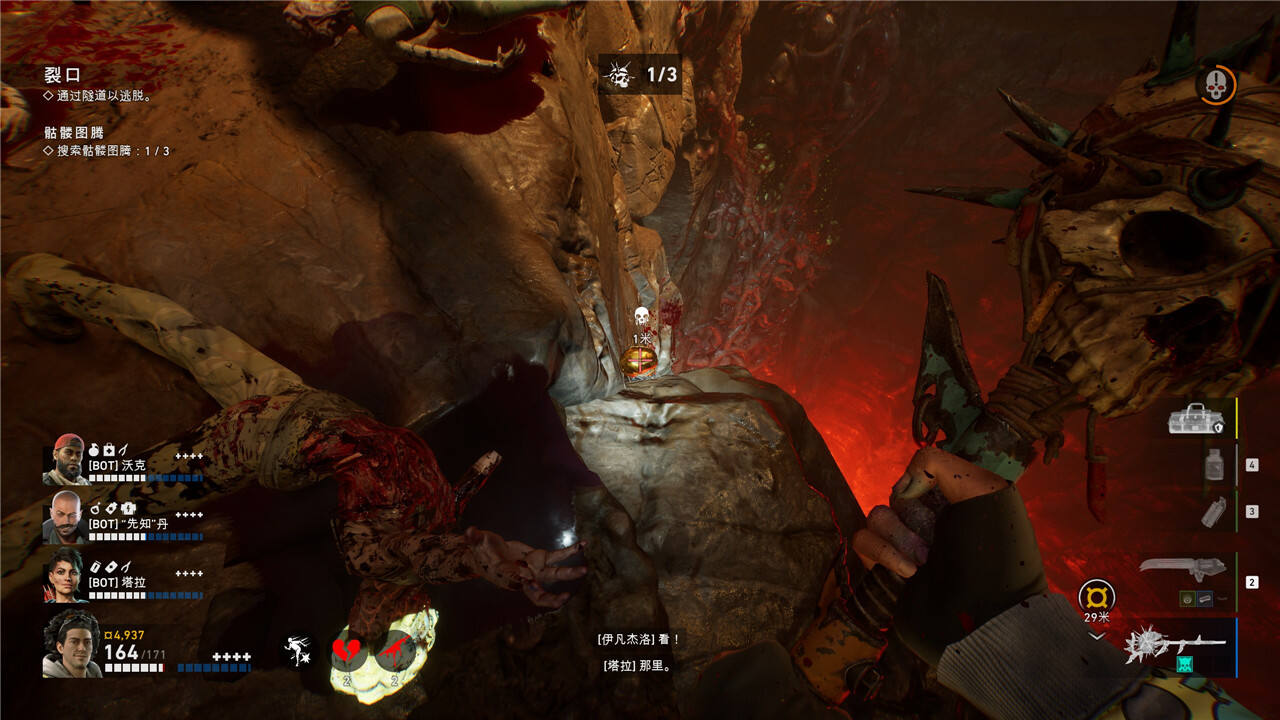Select the 裂口 objective tracker entry
The width and height of the screenshot is (1280, 720).
(62, 75)
